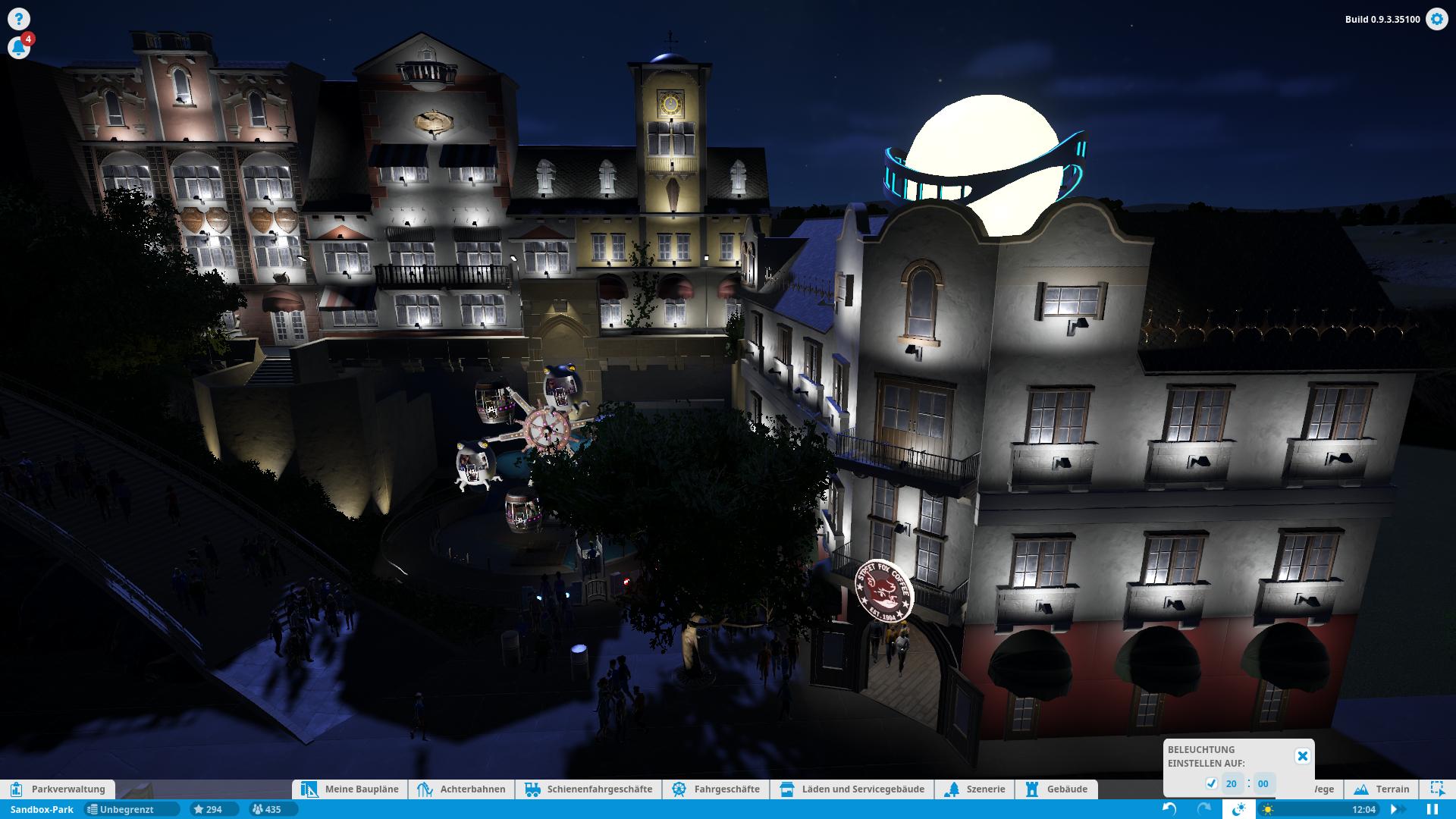1456x819 pixels.
Task: Open the notifications bell
Action: 19,48
